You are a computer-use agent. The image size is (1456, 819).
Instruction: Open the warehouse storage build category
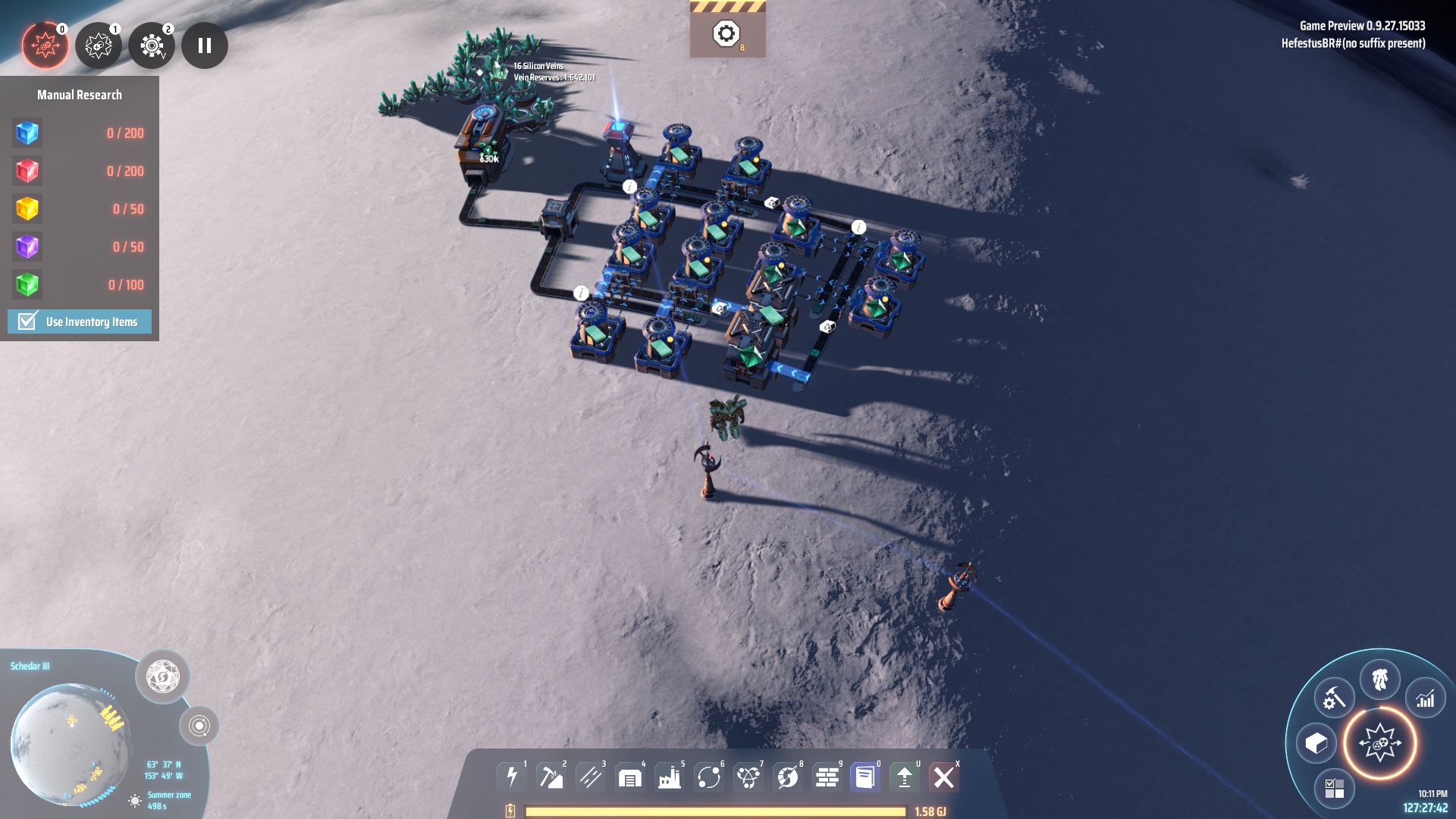(x=630, y=777)
